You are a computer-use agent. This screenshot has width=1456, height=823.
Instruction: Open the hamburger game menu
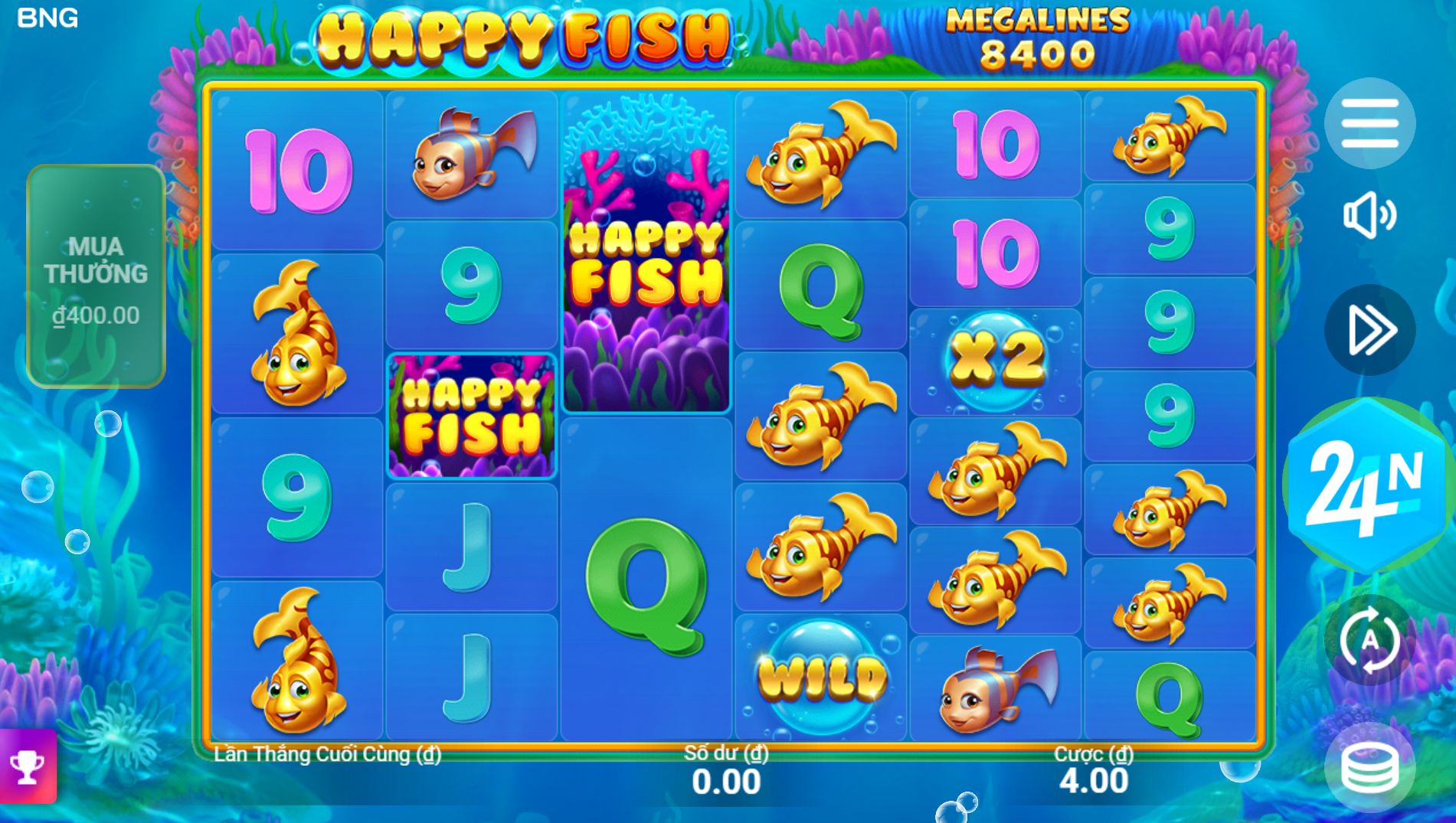click(1371, 123)
